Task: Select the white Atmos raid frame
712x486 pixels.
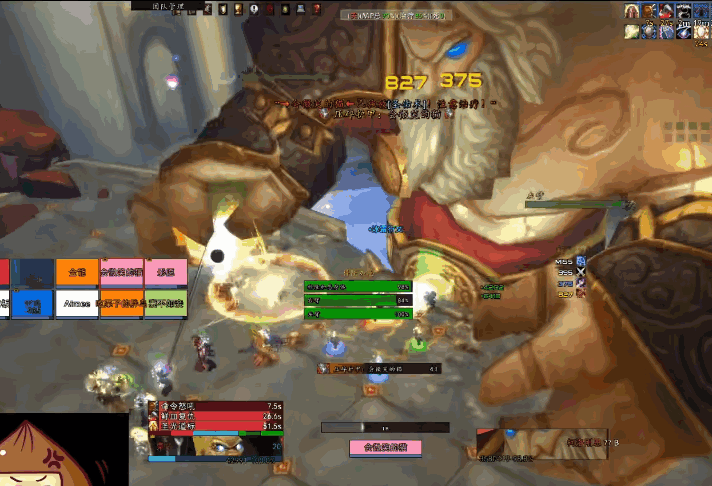Action: pos(77,303)
